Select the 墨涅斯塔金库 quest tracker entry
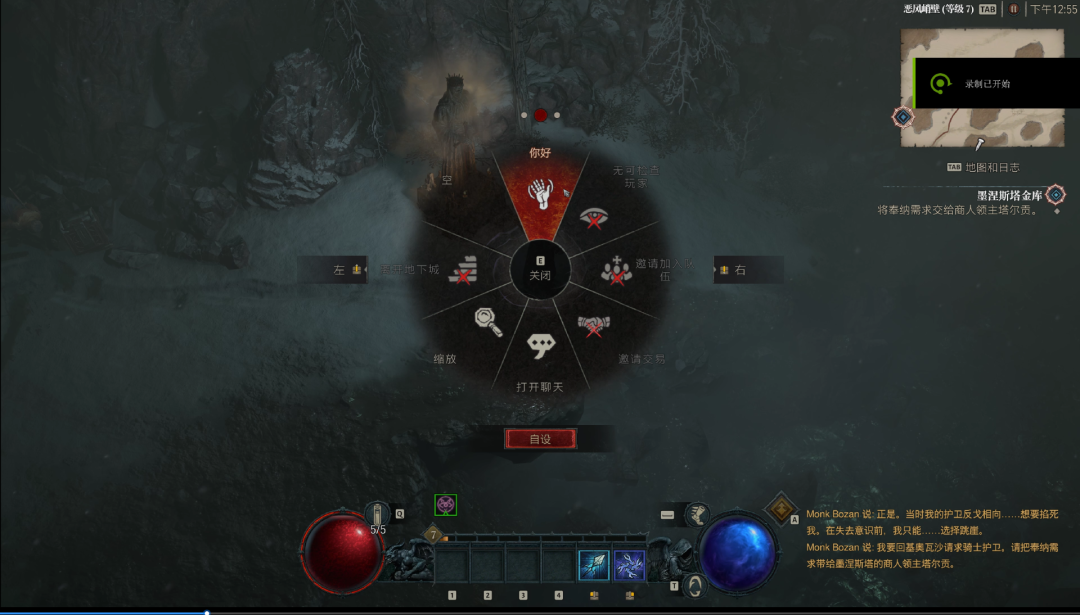Screen dimensions: 1080x615 point(1008,195)
